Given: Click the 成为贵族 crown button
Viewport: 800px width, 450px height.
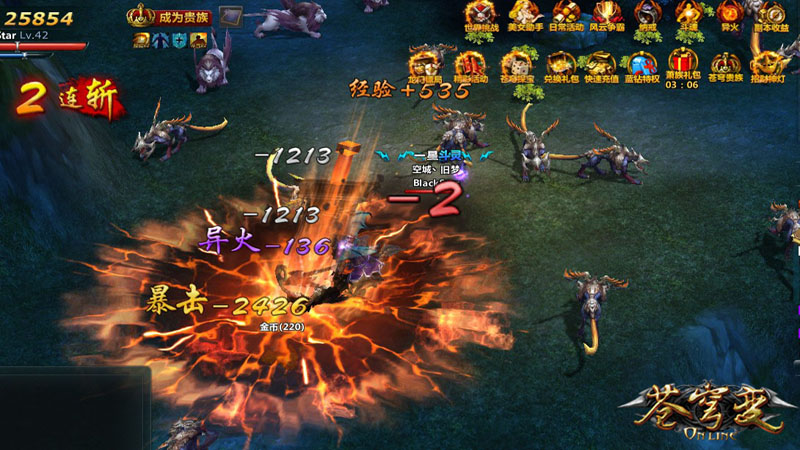Looking at the screenshot, I should (x=156, y=17).
